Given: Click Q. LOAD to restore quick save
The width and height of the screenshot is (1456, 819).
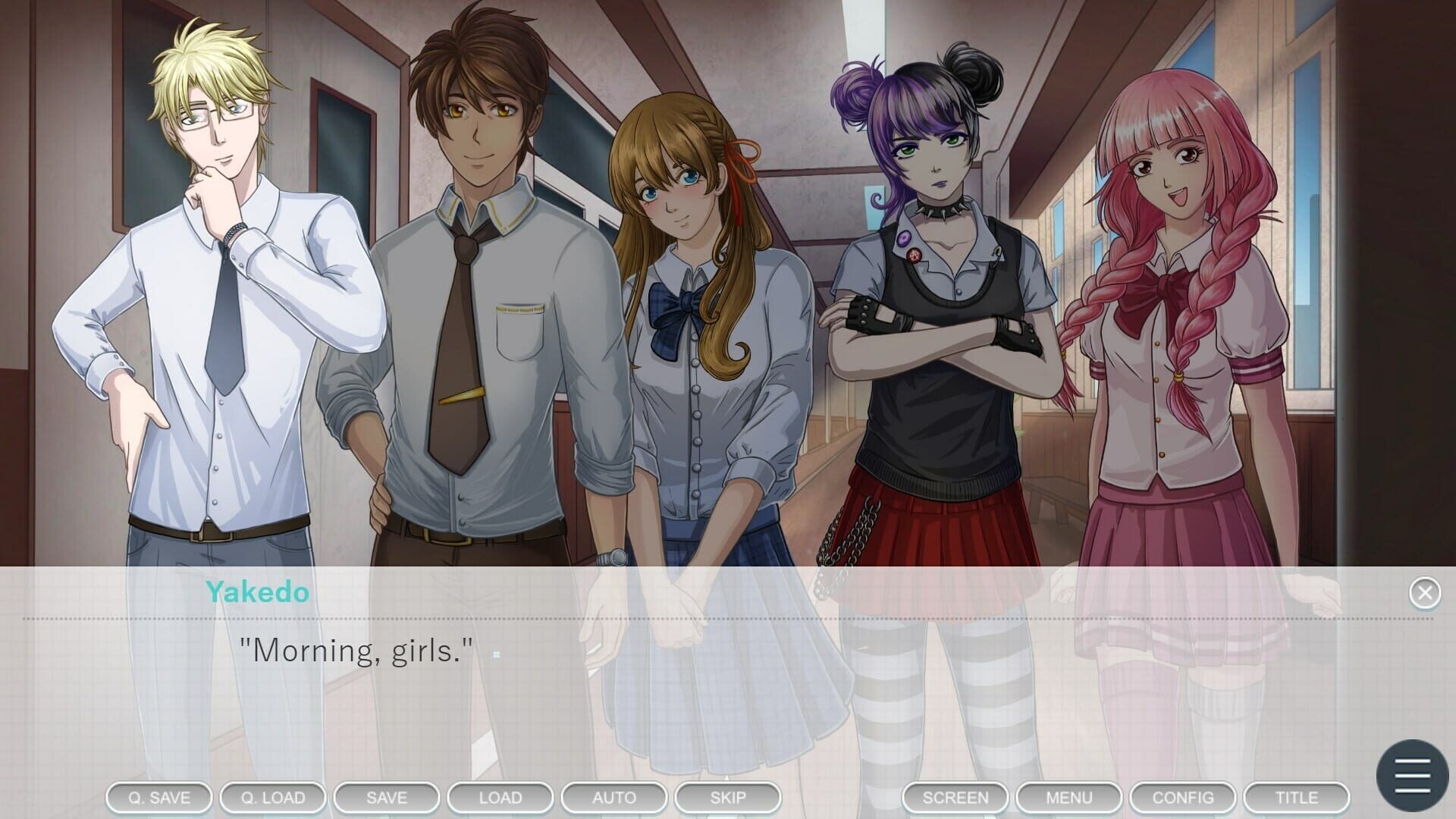Looking at the screenshot, I should pos(272,797).
